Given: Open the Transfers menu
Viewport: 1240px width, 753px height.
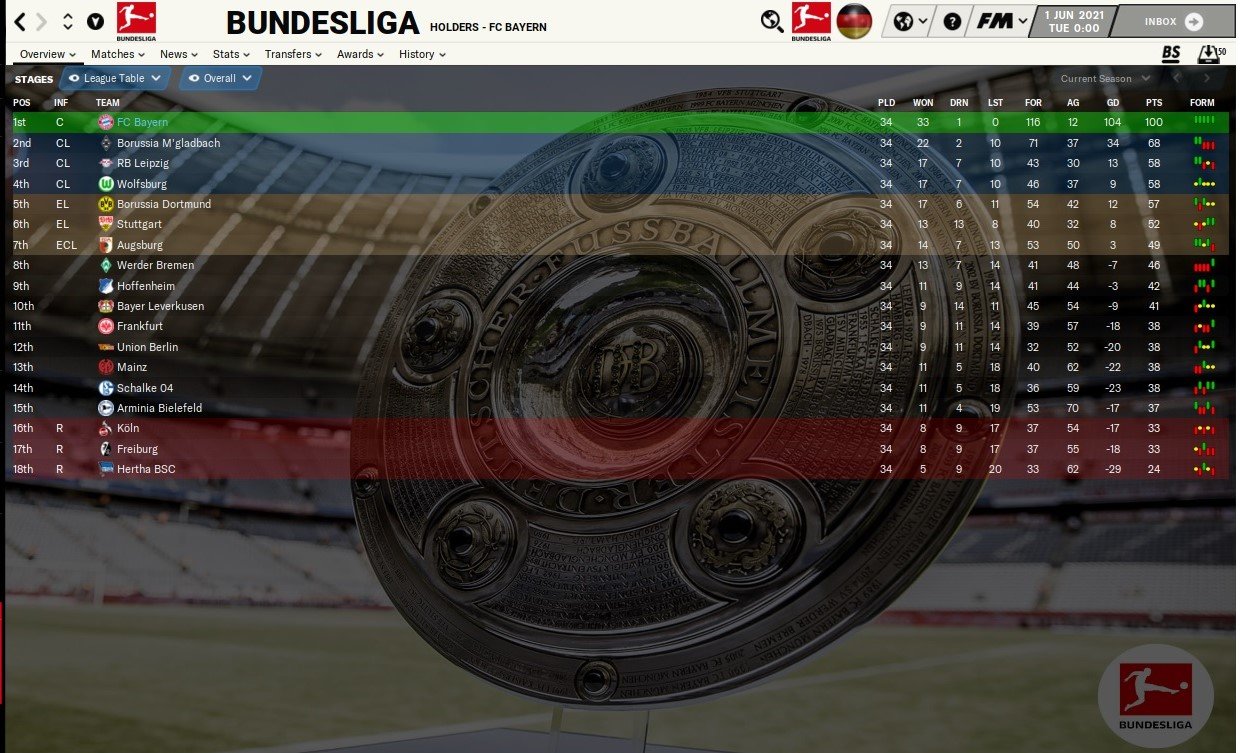Looking at the screenshot, I should pos(293,54).
